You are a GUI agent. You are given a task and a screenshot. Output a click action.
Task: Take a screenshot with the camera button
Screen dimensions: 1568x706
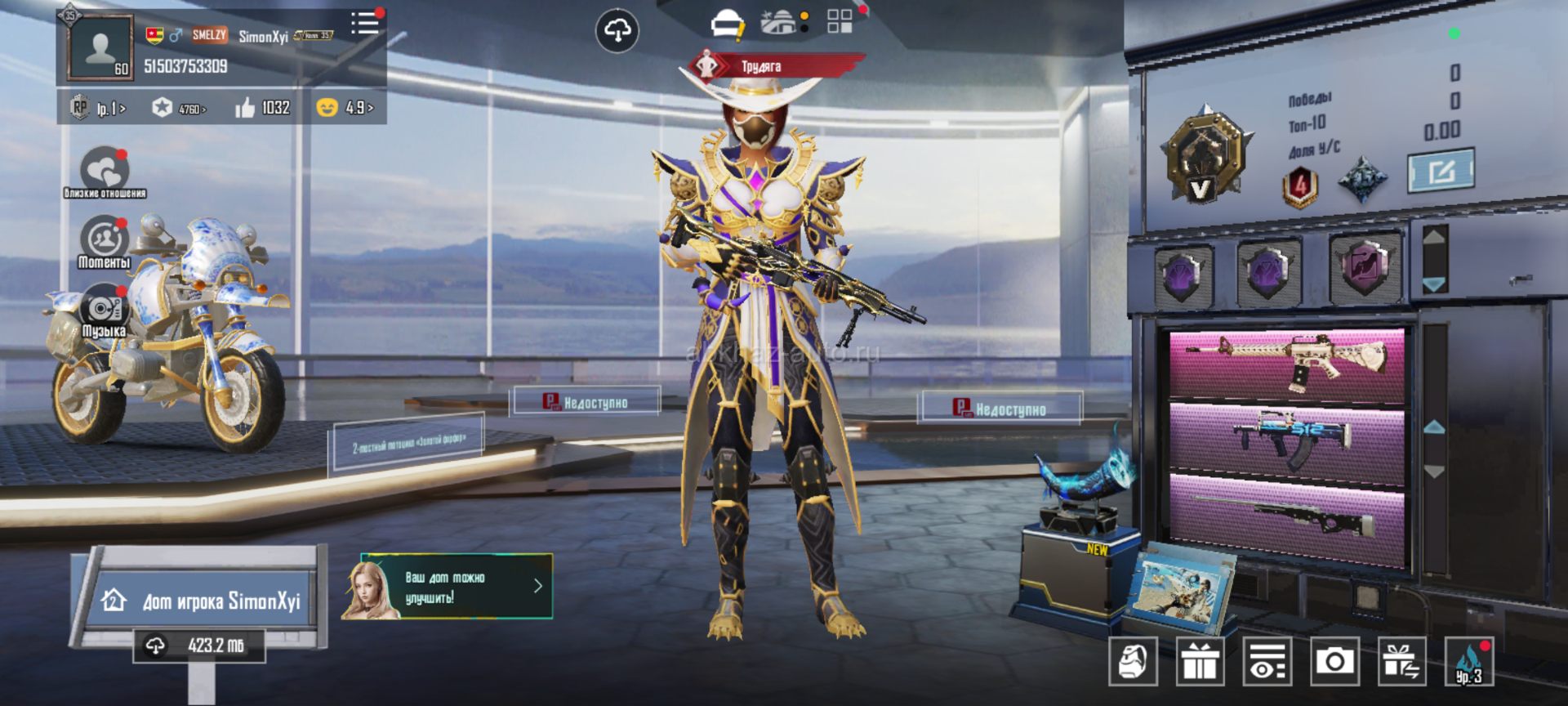(x=1334, y=660)
